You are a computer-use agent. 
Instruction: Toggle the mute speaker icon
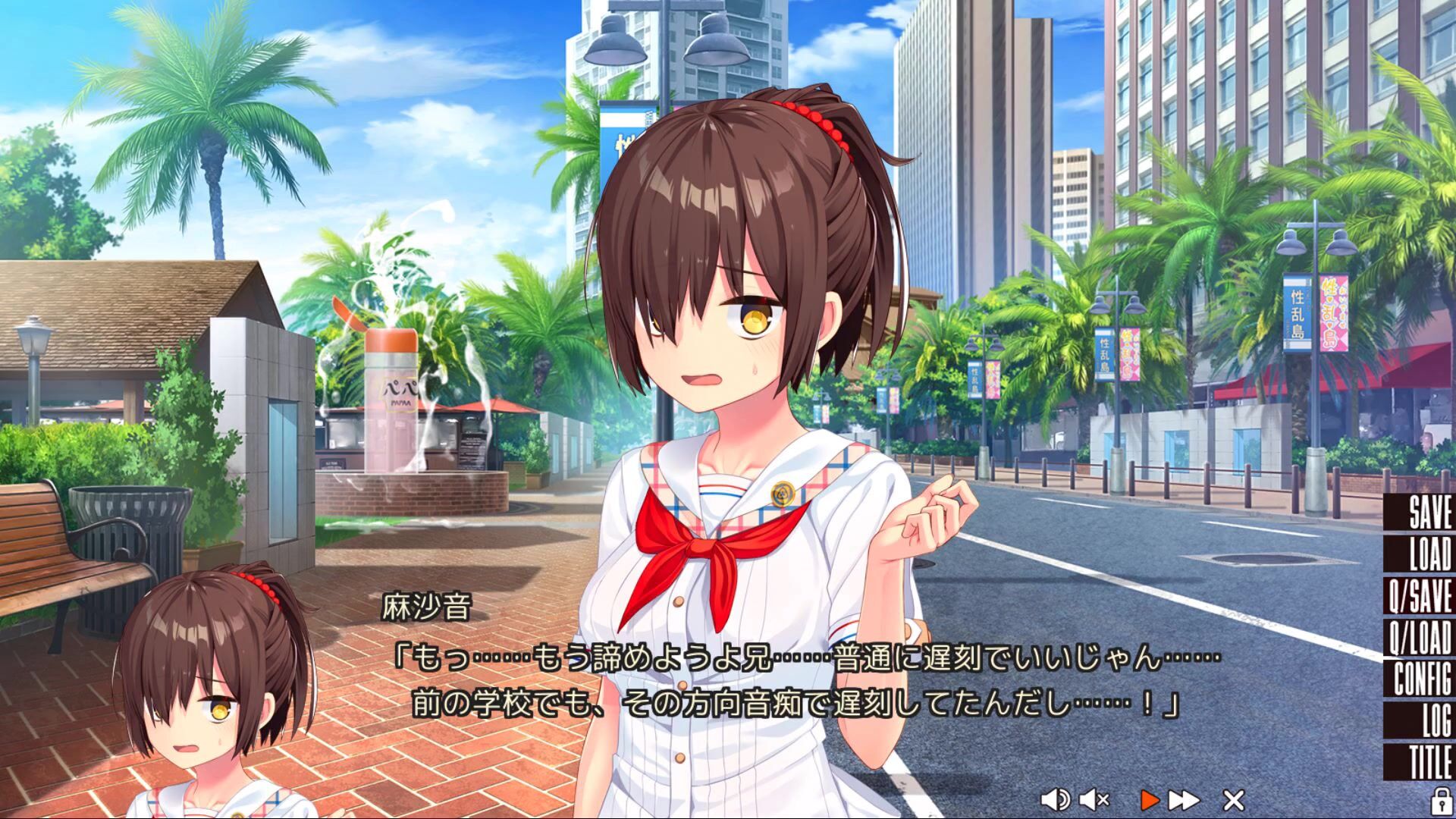pyautogui.click(x=1094, y=799)
